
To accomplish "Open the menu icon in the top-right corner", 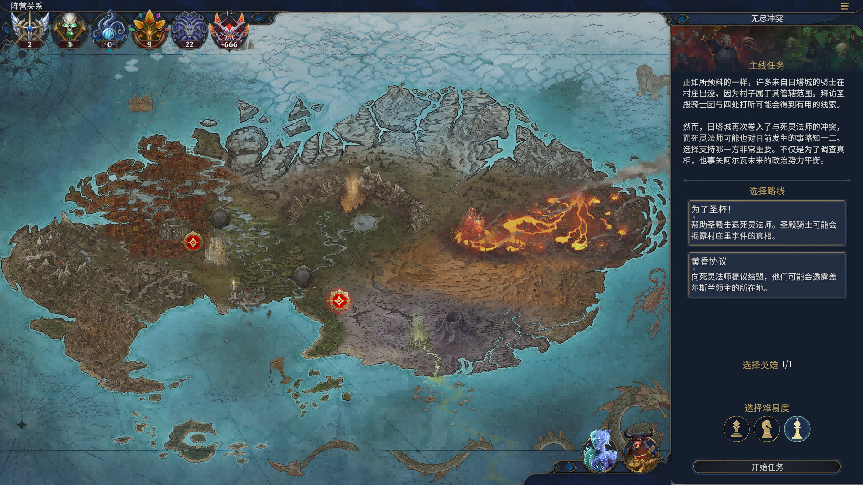I will click(845, 6).
